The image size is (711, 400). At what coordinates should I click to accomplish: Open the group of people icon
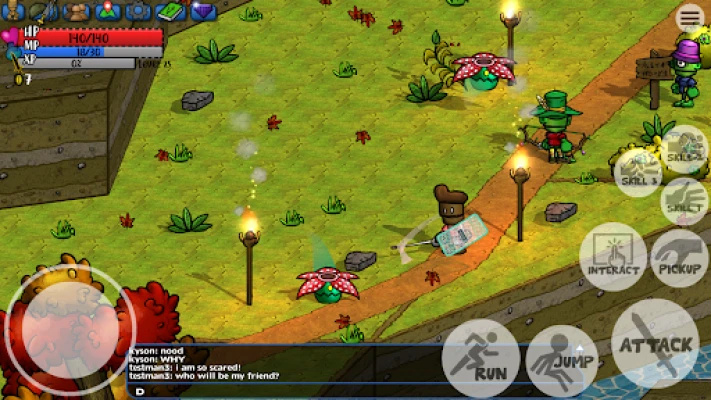pyautogui.click(x=76, y=12)
